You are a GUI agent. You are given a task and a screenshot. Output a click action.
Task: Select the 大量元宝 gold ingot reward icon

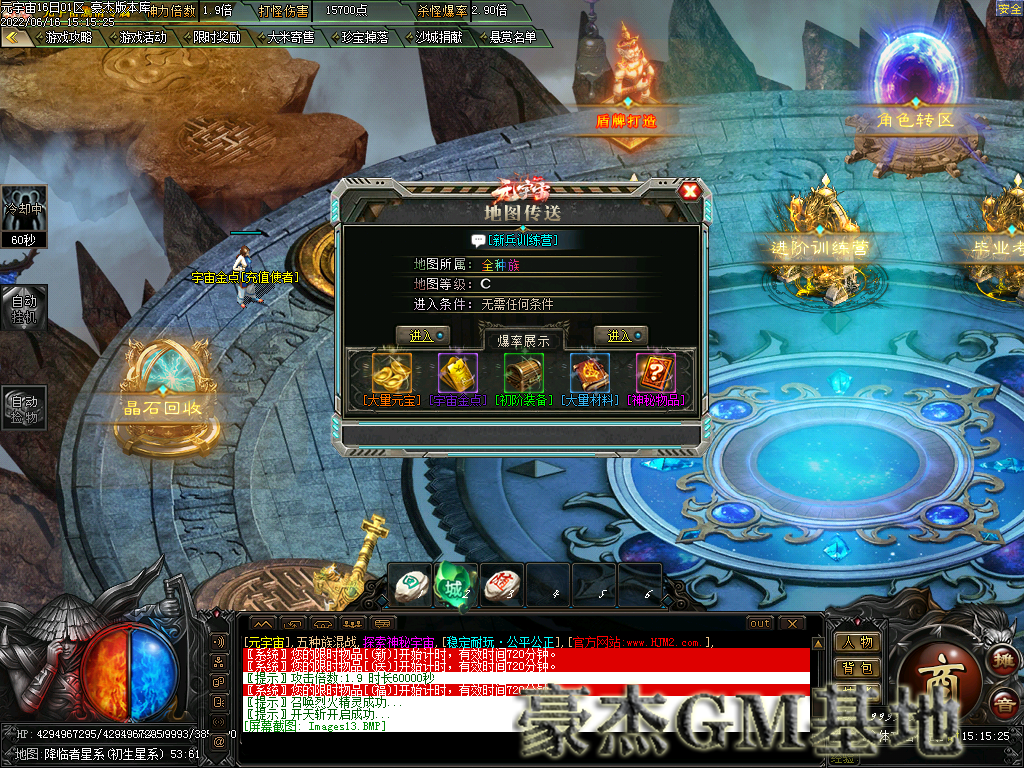click(x=392, y=373)
